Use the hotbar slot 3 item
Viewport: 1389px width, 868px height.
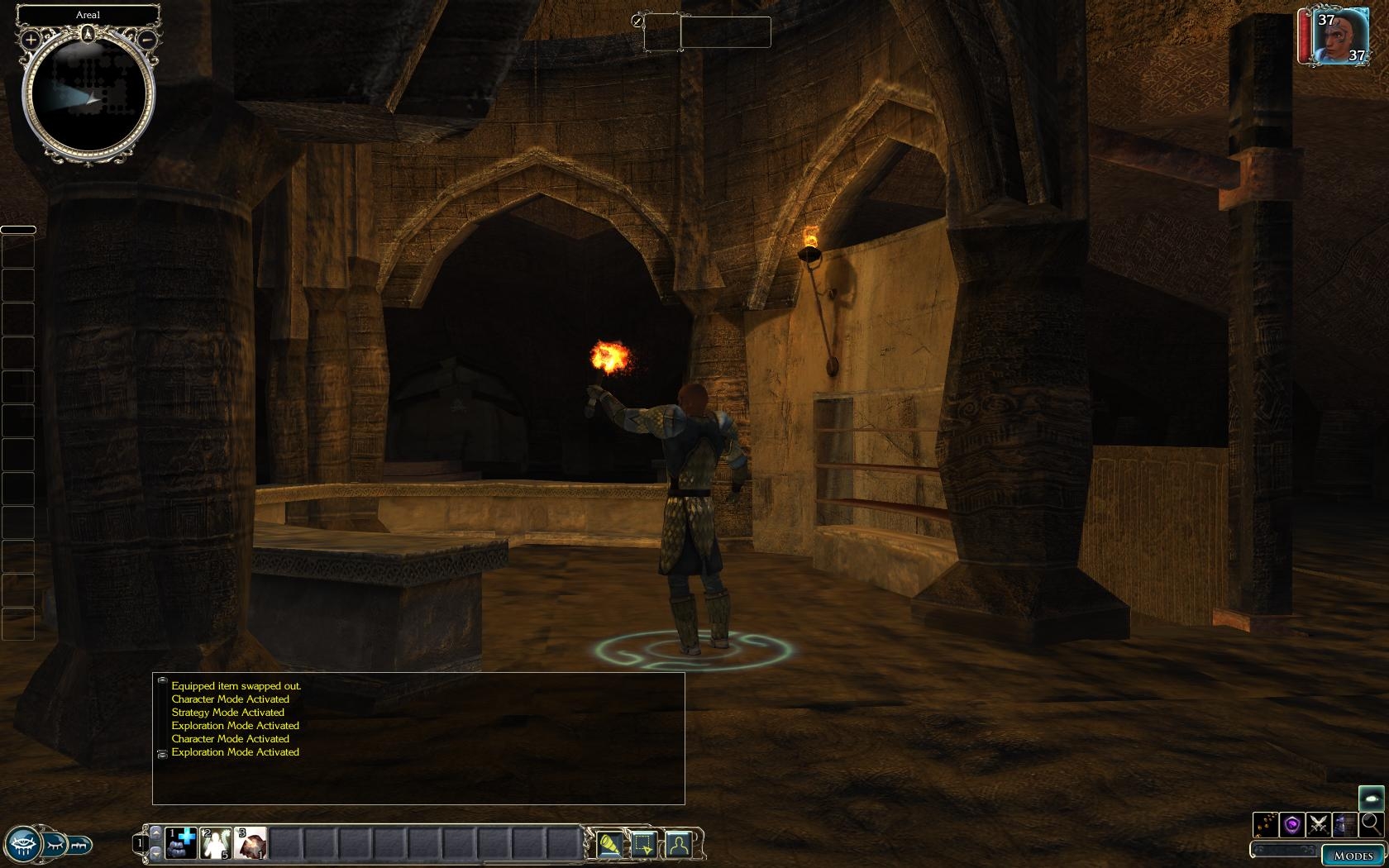[x=251, y=844]
